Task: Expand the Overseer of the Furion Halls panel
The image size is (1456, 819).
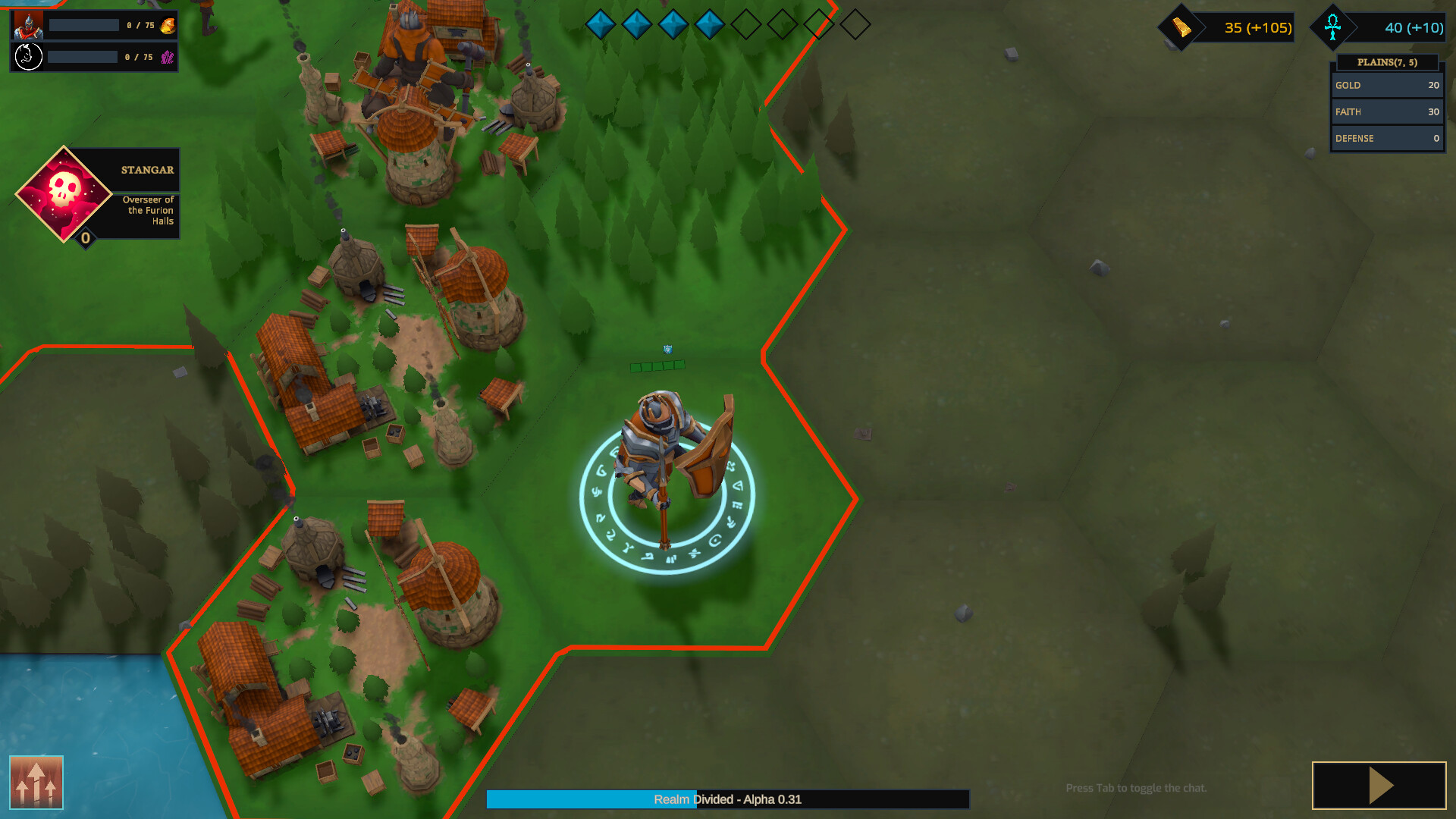Action: pyautogui.click(x=148, y=210)
